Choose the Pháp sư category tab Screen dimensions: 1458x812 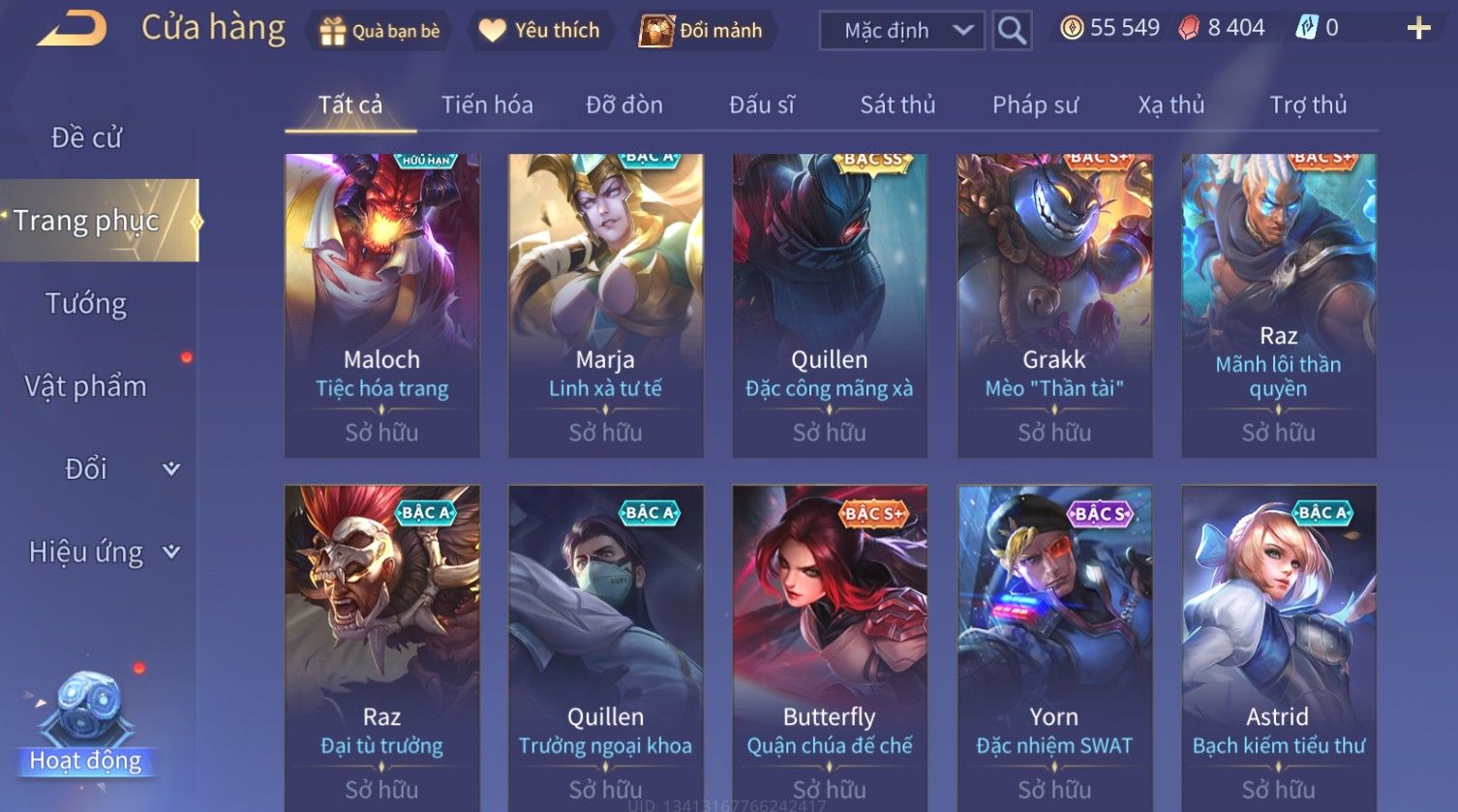pyautogui.click(x=1035, y=105)
